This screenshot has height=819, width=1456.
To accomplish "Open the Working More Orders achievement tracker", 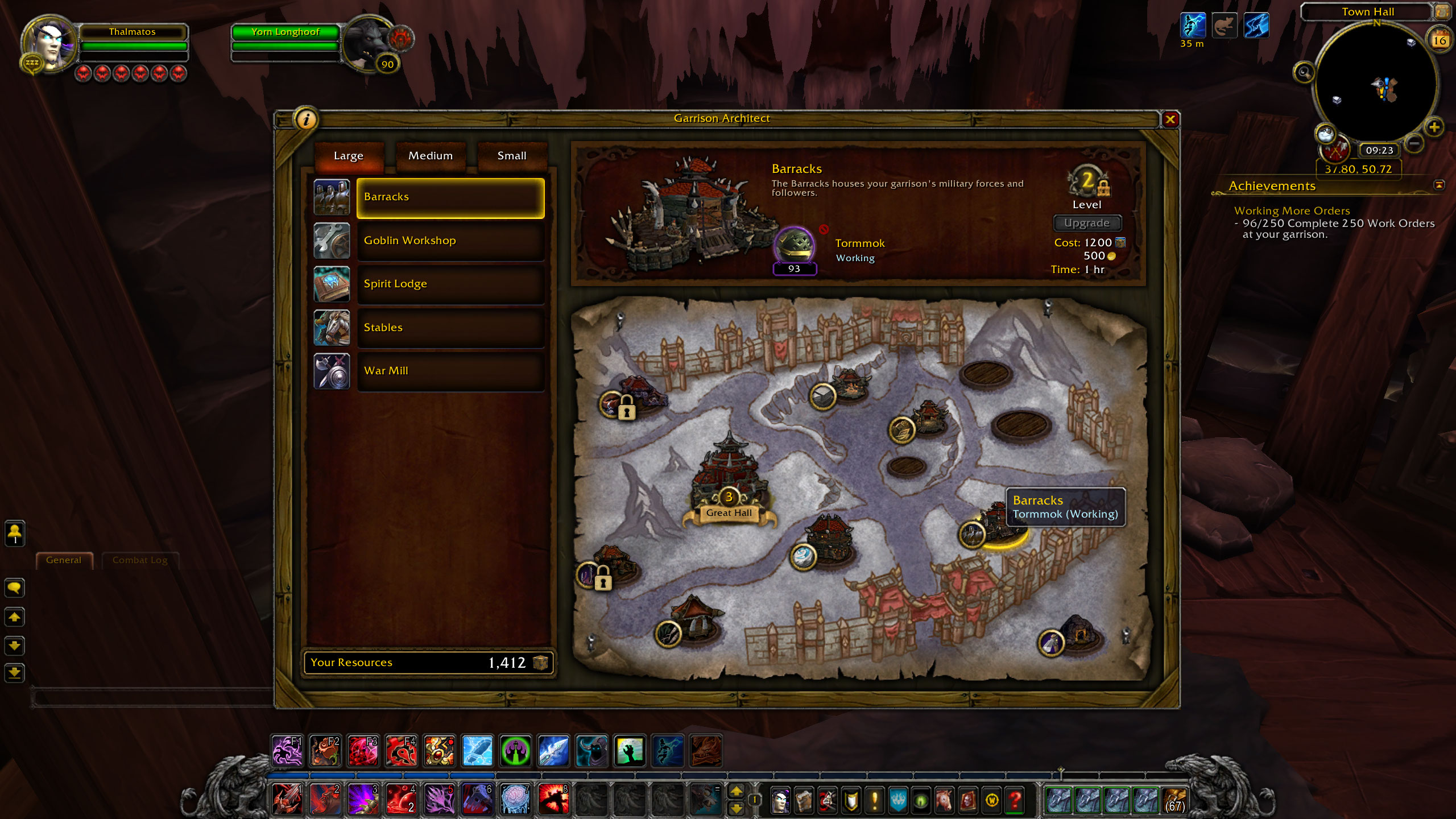I will [1292, 211].
